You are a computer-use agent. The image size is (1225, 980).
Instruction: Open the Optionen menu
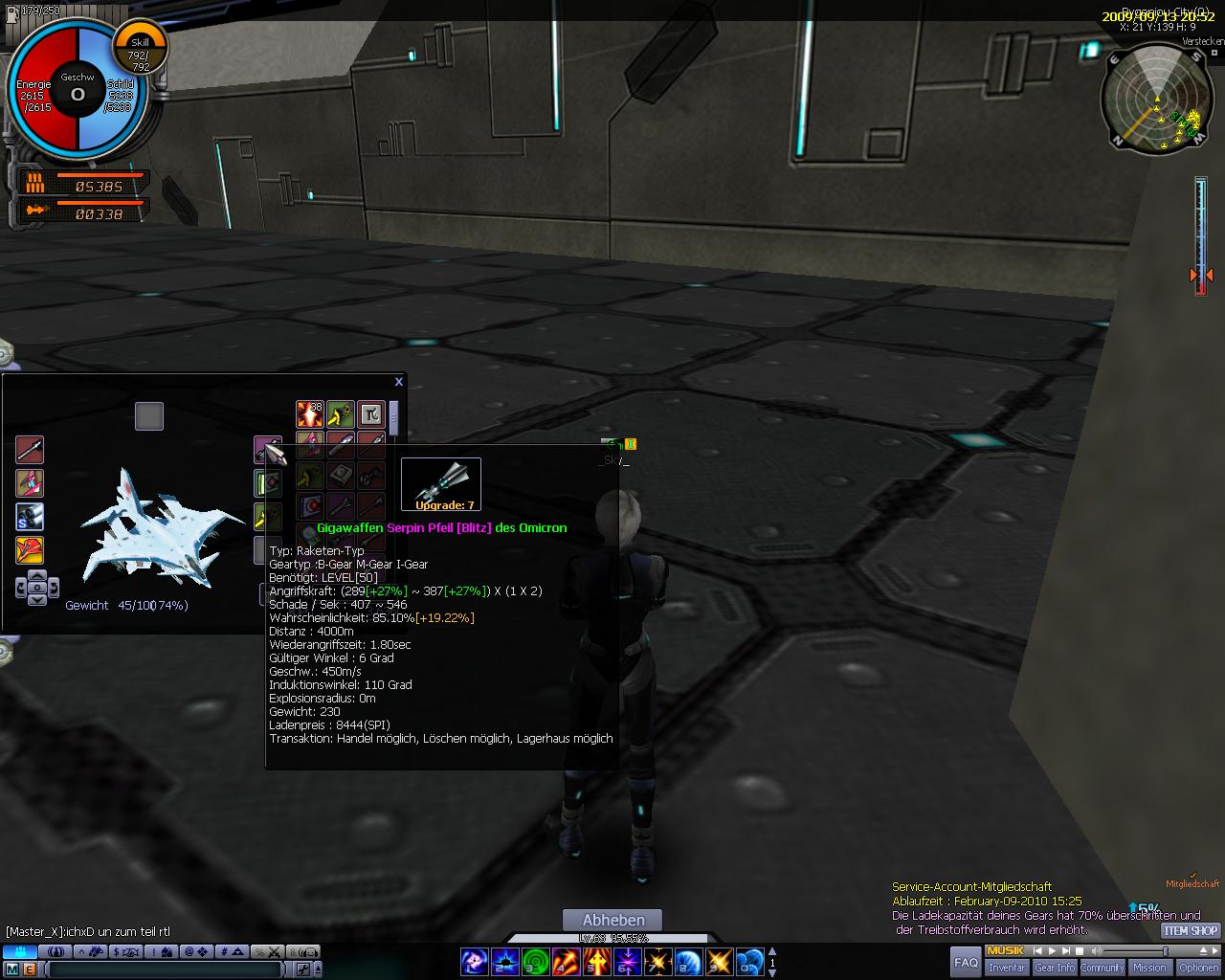(1198, 968)
